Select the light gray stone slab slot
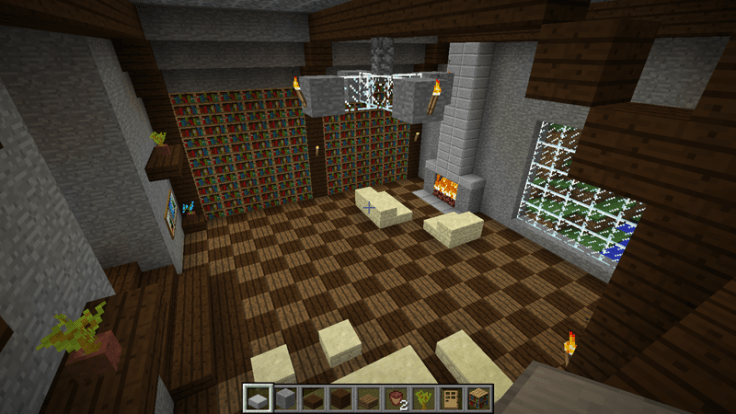Viewport: 736px width, 414px height. (x=258, y=397)
